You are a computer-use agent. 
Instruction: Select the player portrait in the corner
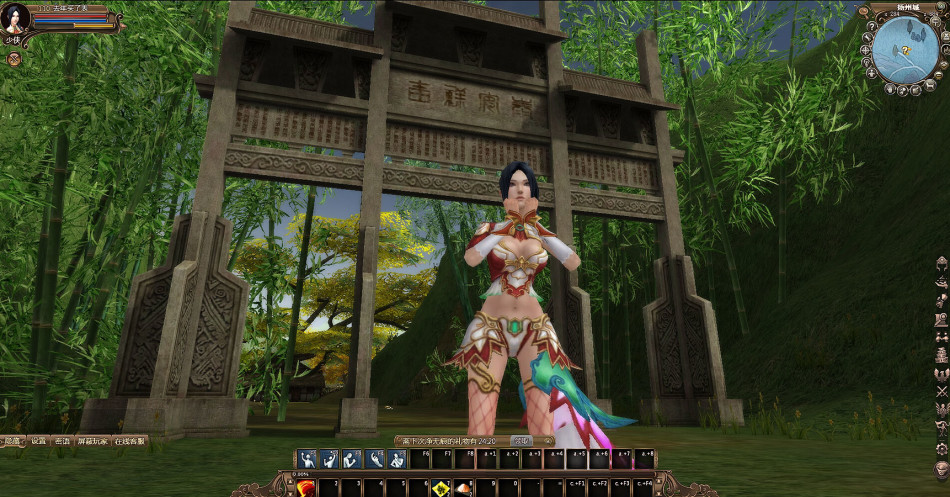pyautogui.click(x=16, y=20)
